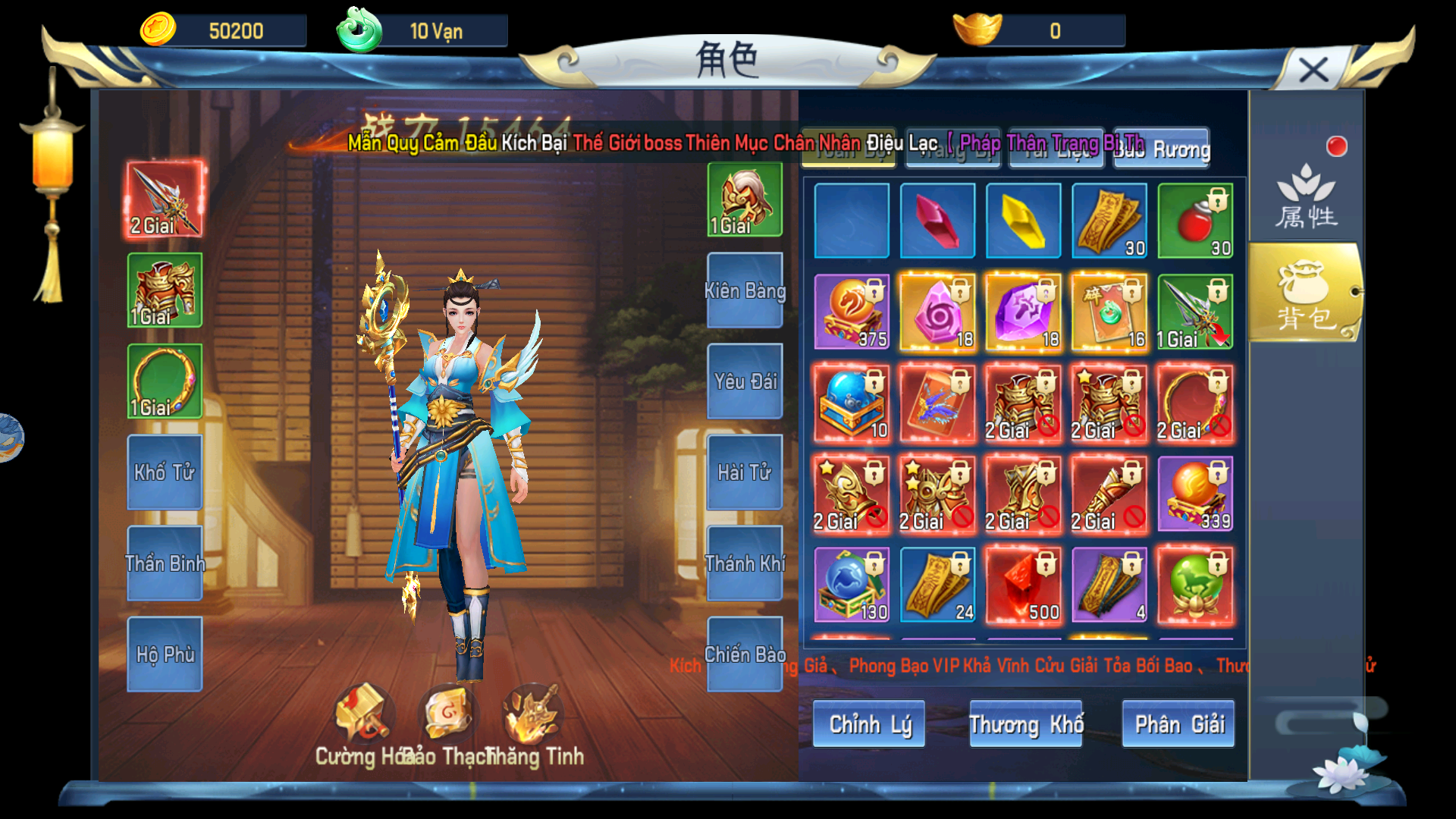Switch to the Bảo Rương tab
This screenshot has width=1456, height=819.
[1161, 149]
